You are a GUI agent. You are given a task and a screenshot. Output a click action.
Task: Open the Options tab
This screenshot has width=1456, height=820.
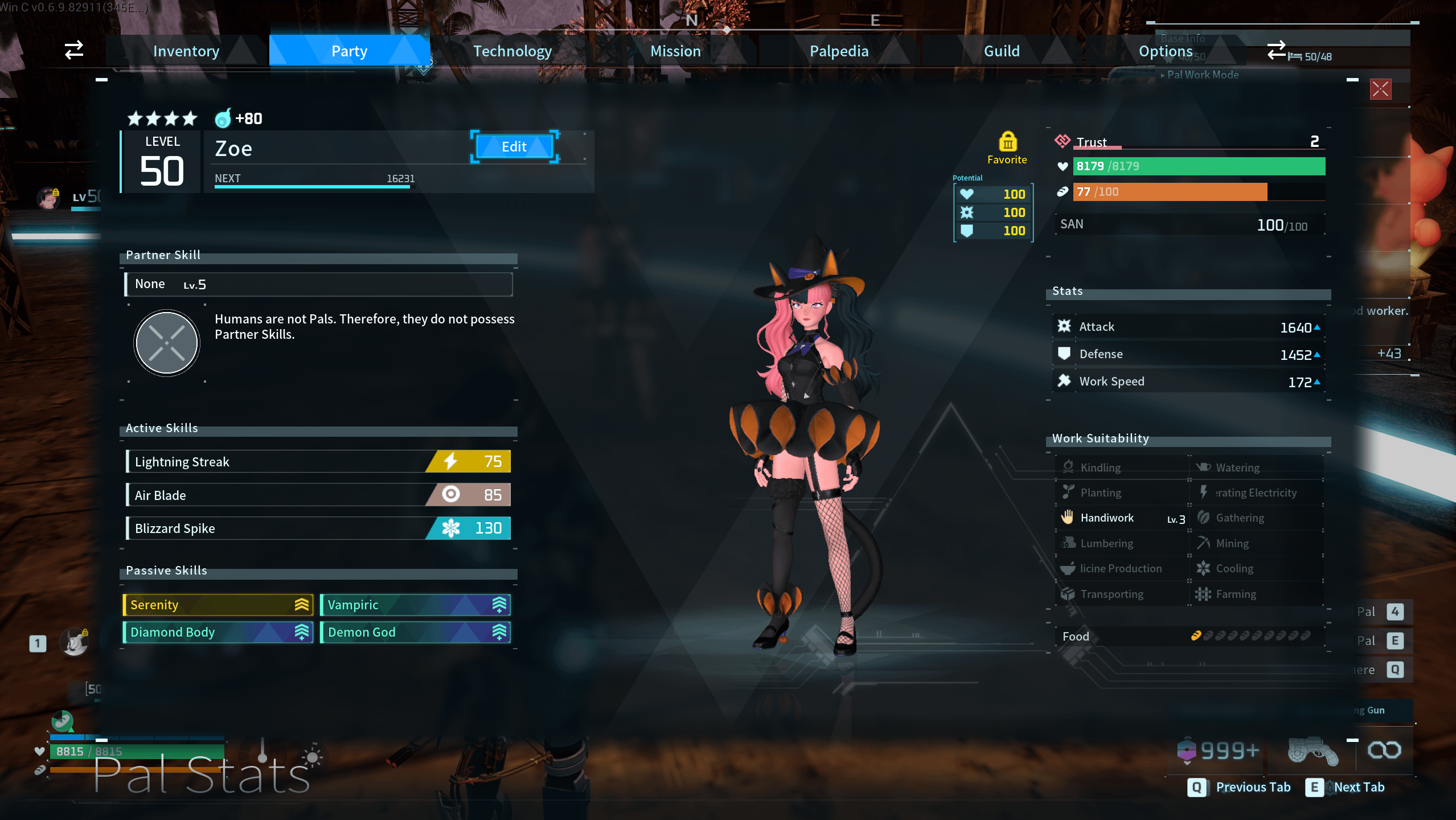[1165, 51]
